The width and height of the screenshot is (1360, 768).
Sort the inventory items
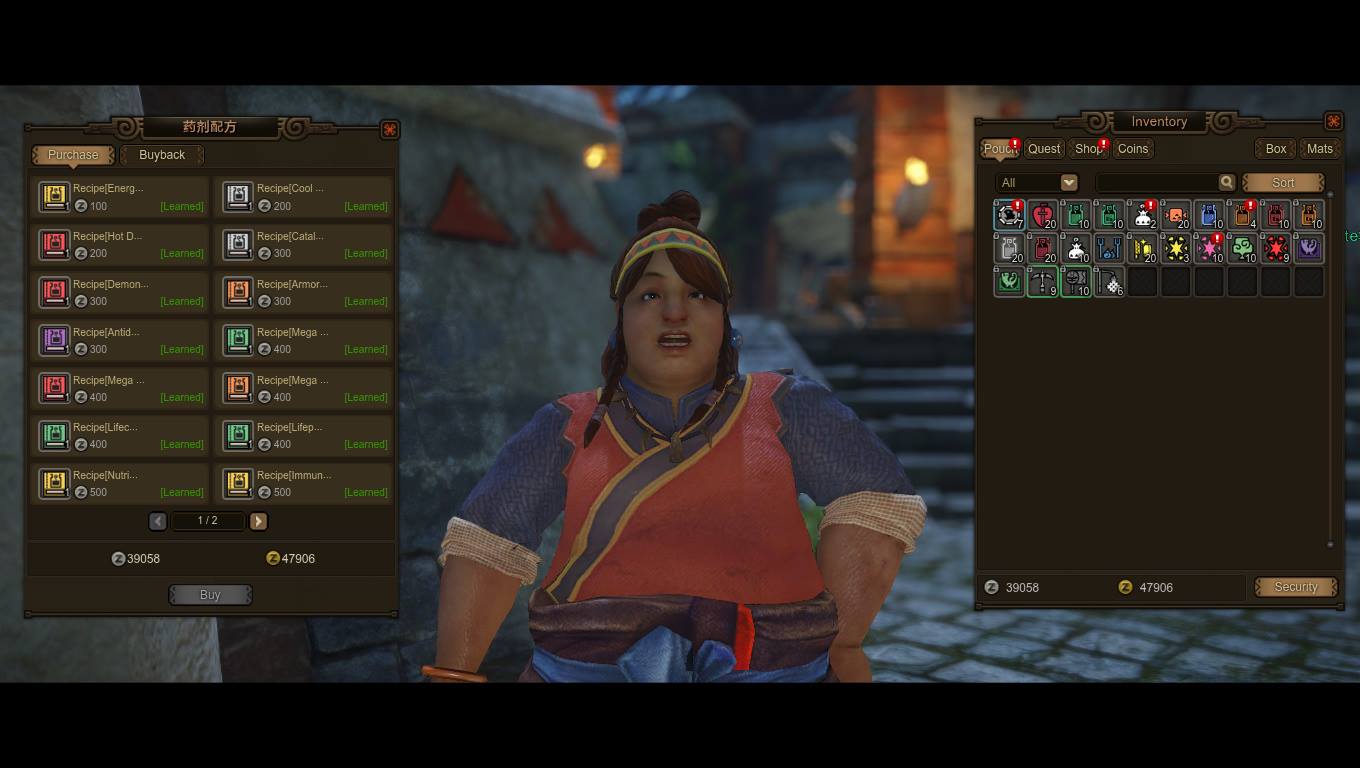[1283, 183]
